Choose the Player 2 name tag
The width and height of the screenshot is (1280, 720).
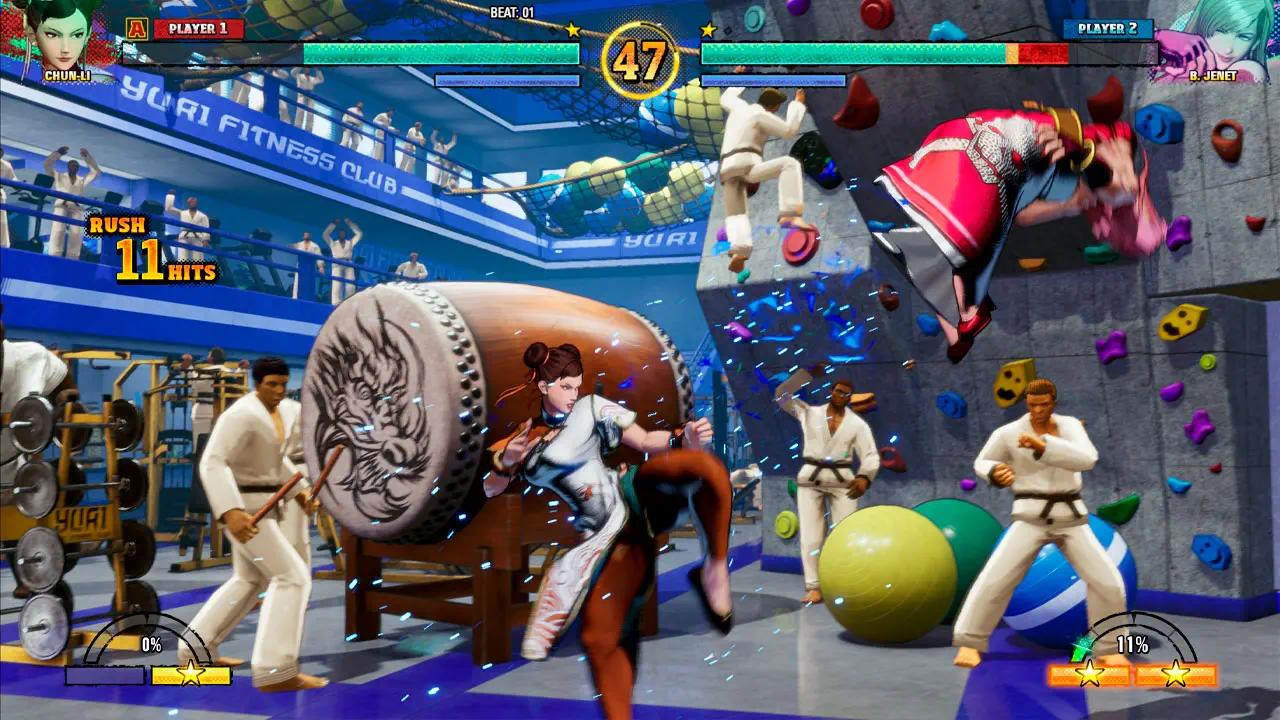pos(1107,28)
